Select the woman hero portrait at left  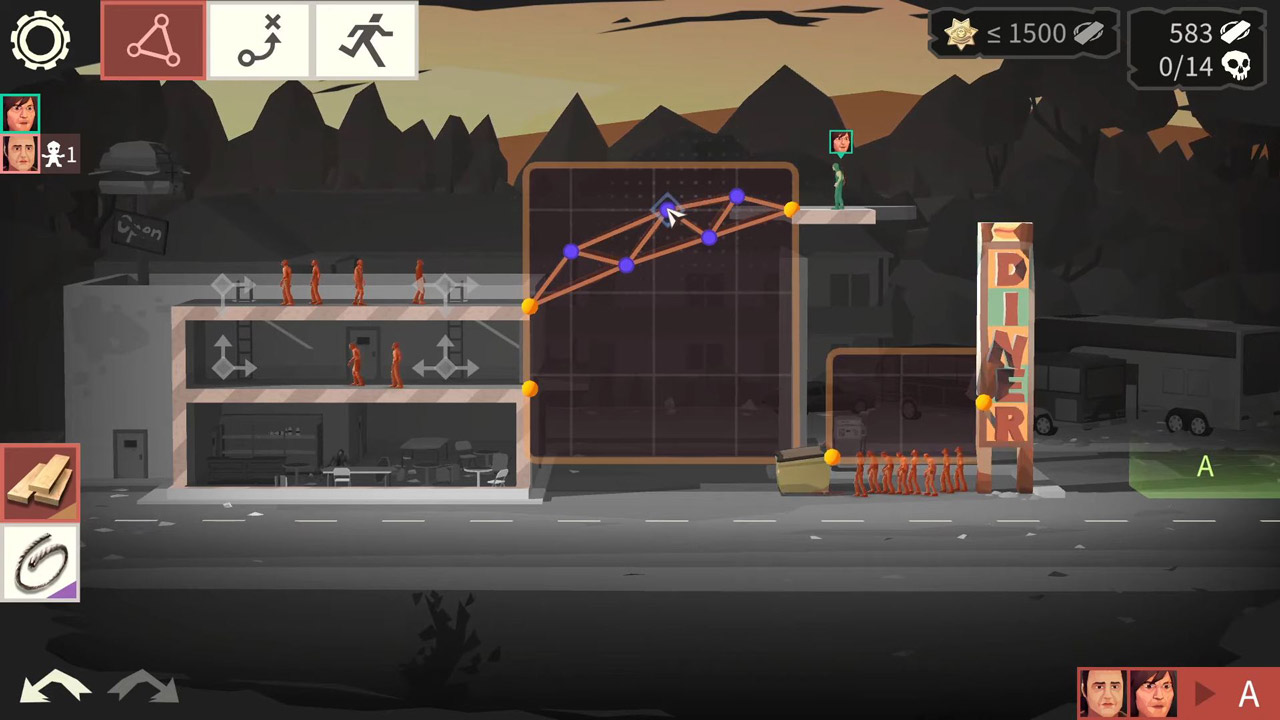(x=20, y=114)
